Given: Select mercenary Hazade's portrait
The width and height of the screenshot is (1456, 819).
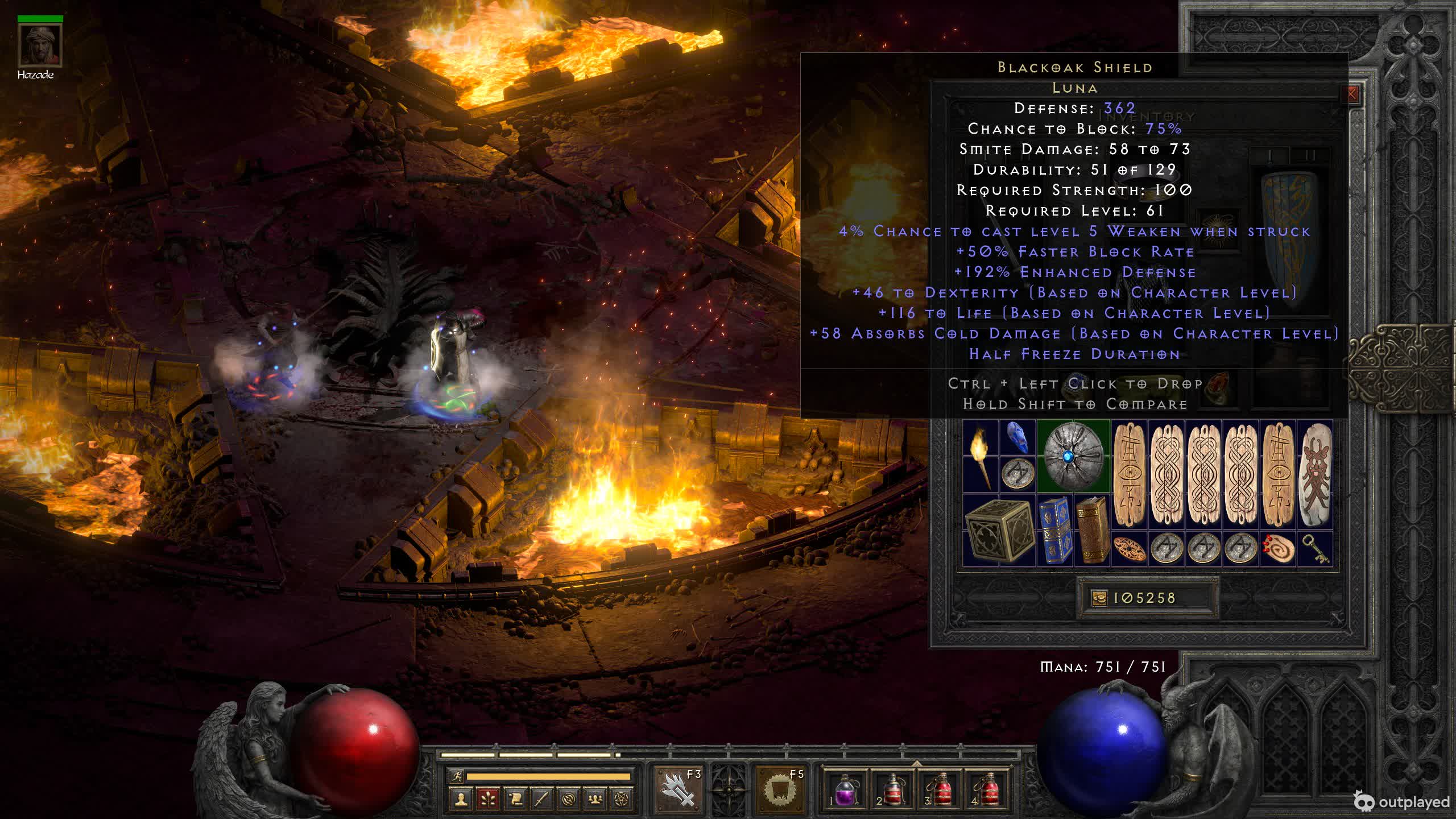Looking at the screenshot, I should [40, 45].
